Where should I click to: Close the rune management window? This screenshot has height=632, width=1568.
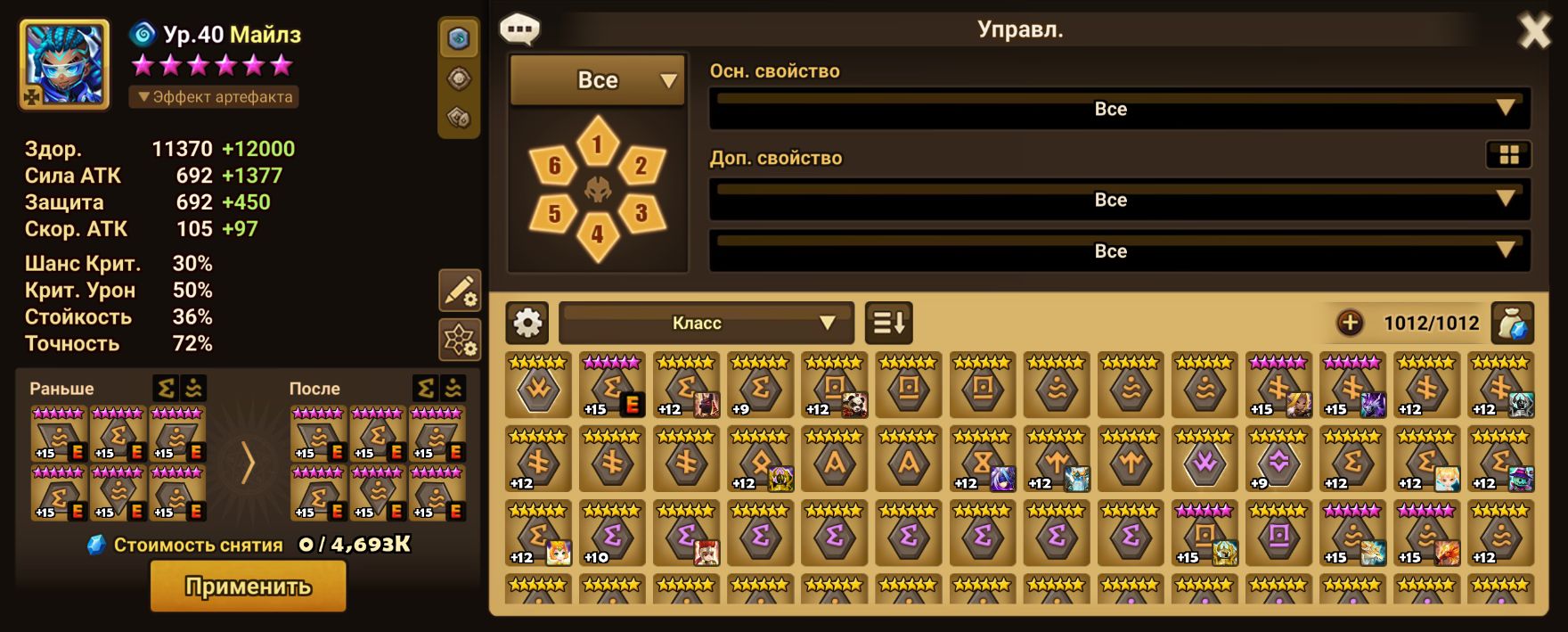point(1534,32)
